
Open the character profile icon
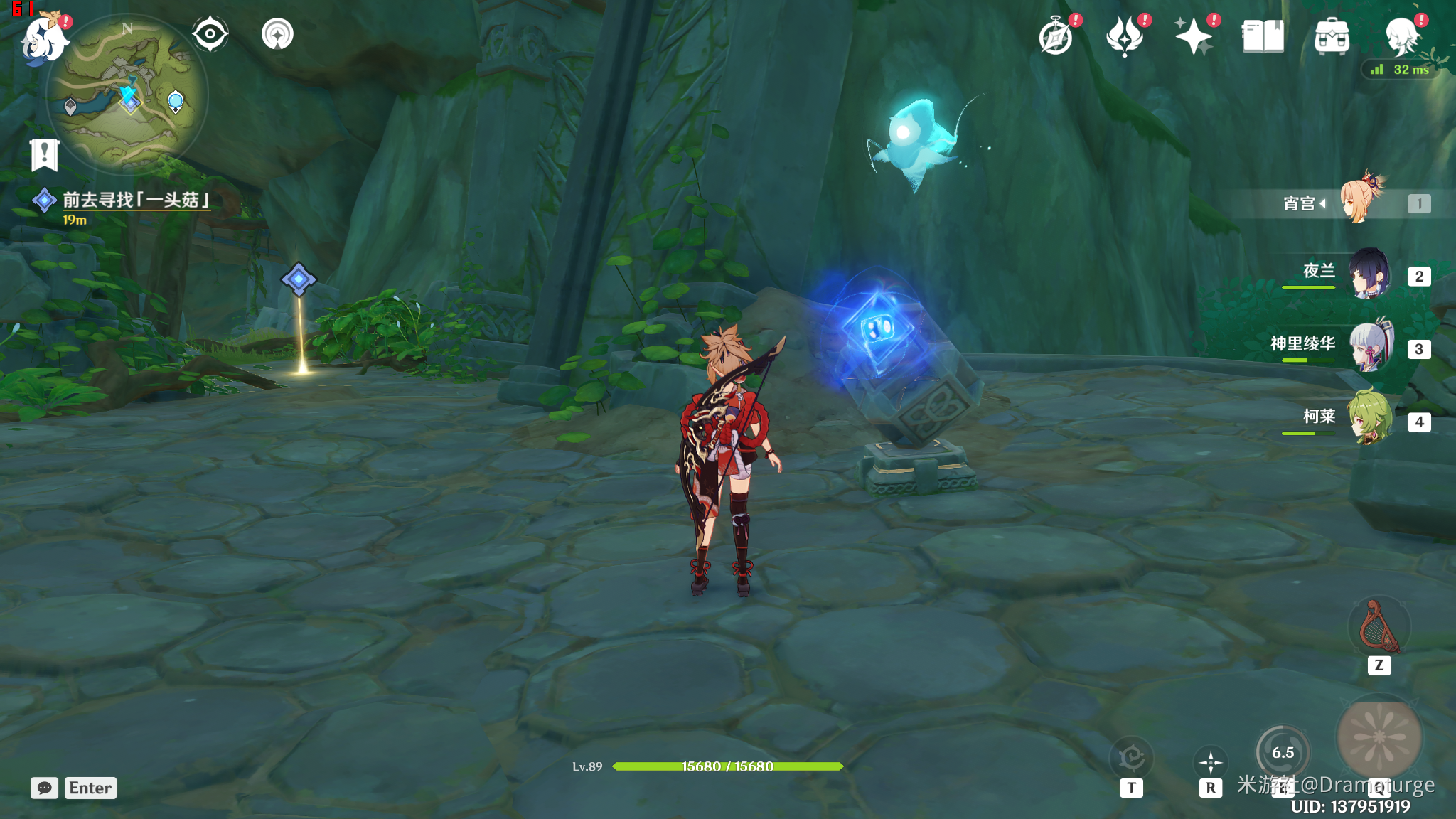tap(1402, 36)
